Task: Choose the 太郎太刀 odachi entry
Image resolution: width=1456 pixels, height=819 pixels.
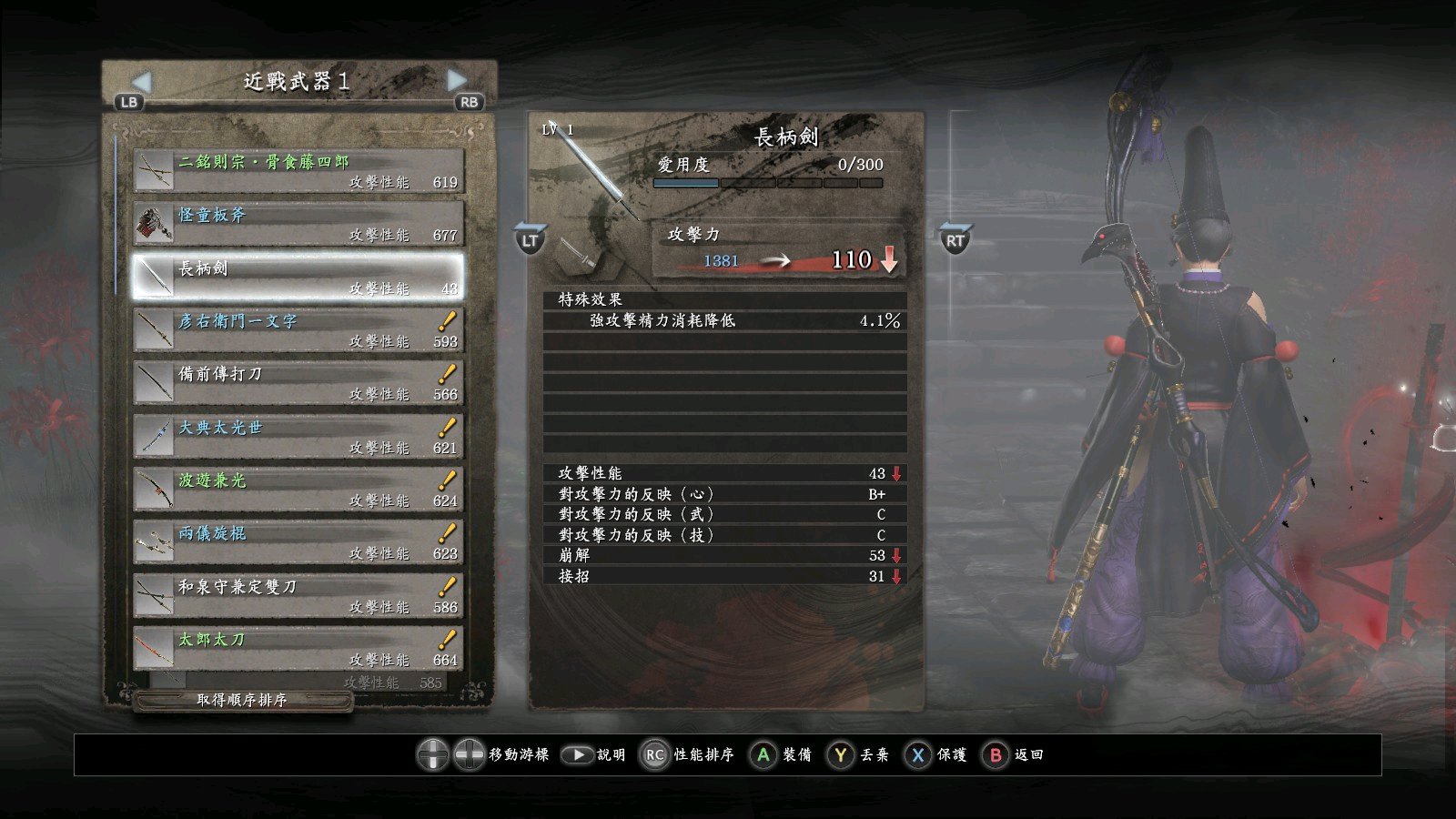Action: pyautogui.click(x=298, y=649)
